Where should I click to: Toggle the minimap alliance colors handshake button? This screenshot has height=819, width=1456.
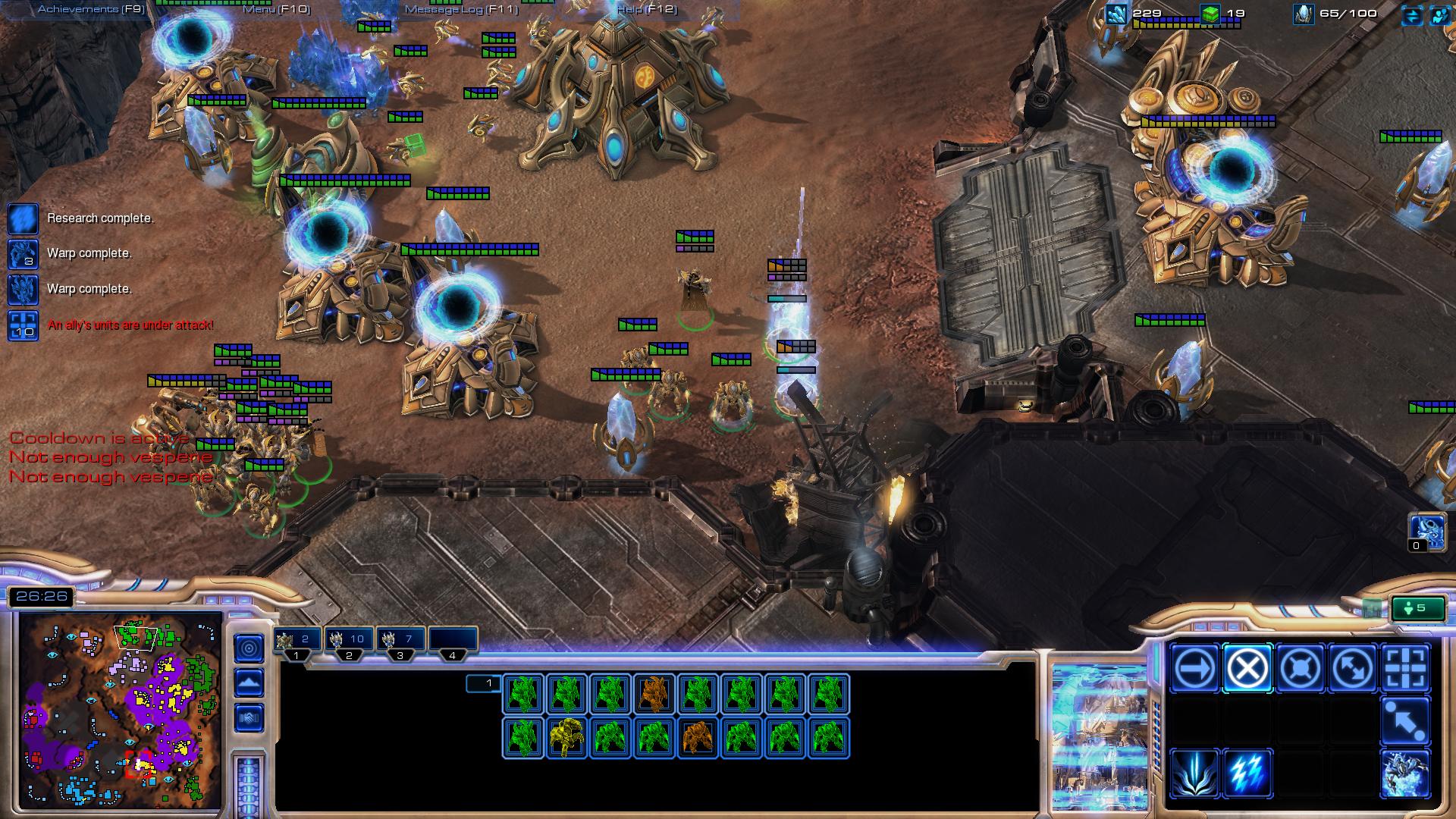249,717
